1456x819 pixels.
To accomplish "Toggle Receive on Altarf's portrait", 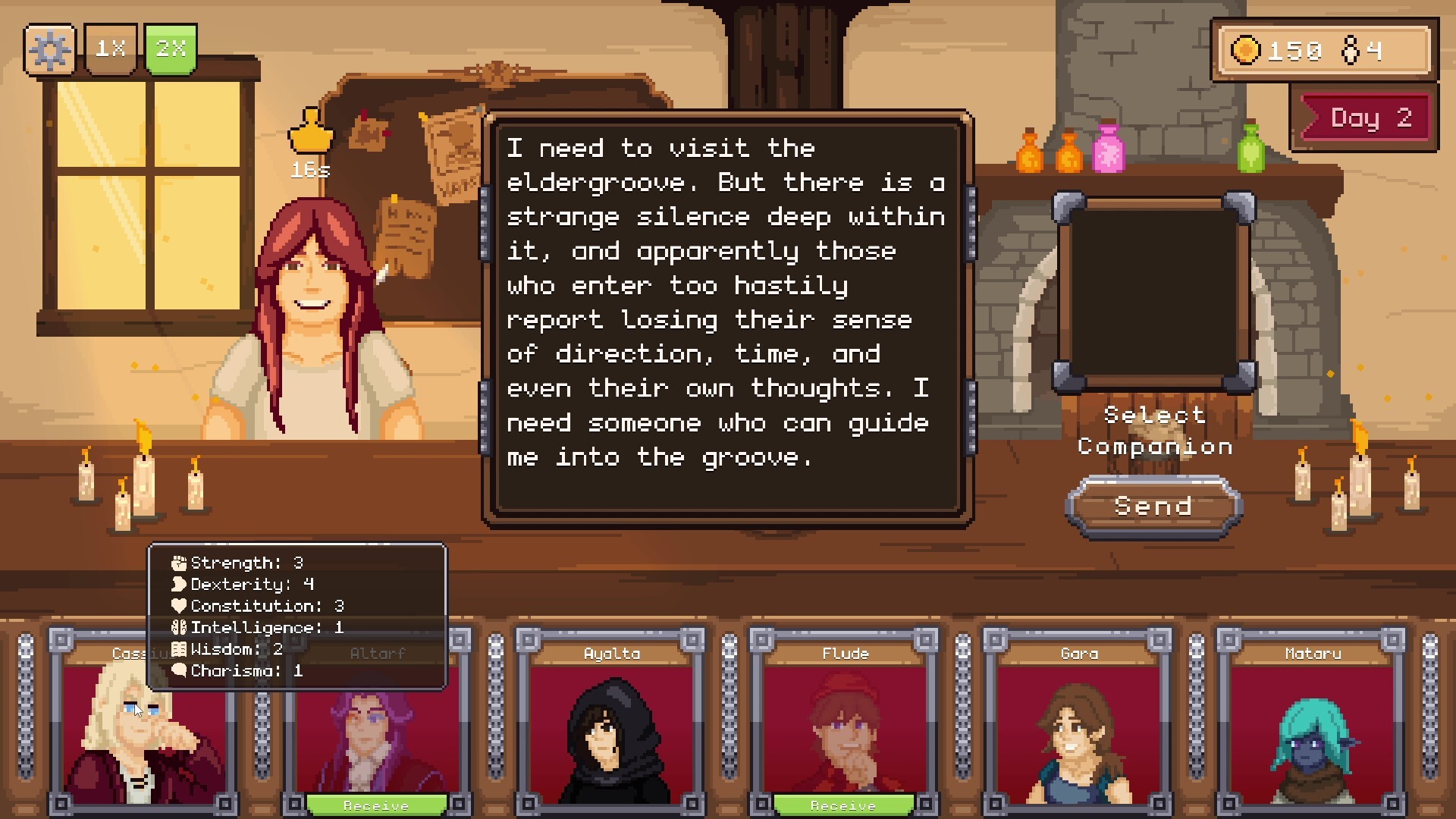I will tap(377, 805).
